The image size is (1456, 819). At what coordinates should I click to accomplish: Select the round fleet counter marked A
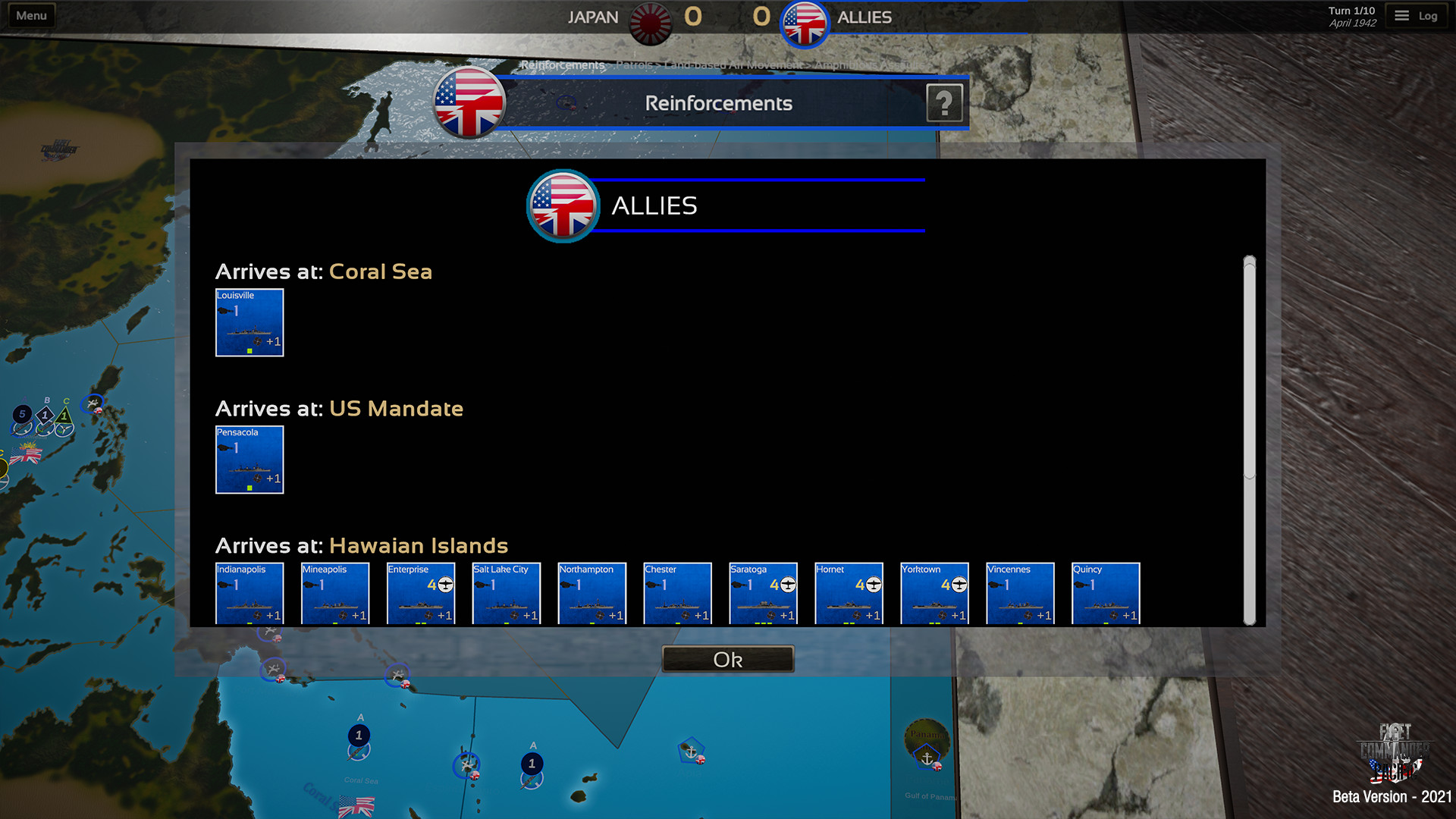[x=23, y=414]
